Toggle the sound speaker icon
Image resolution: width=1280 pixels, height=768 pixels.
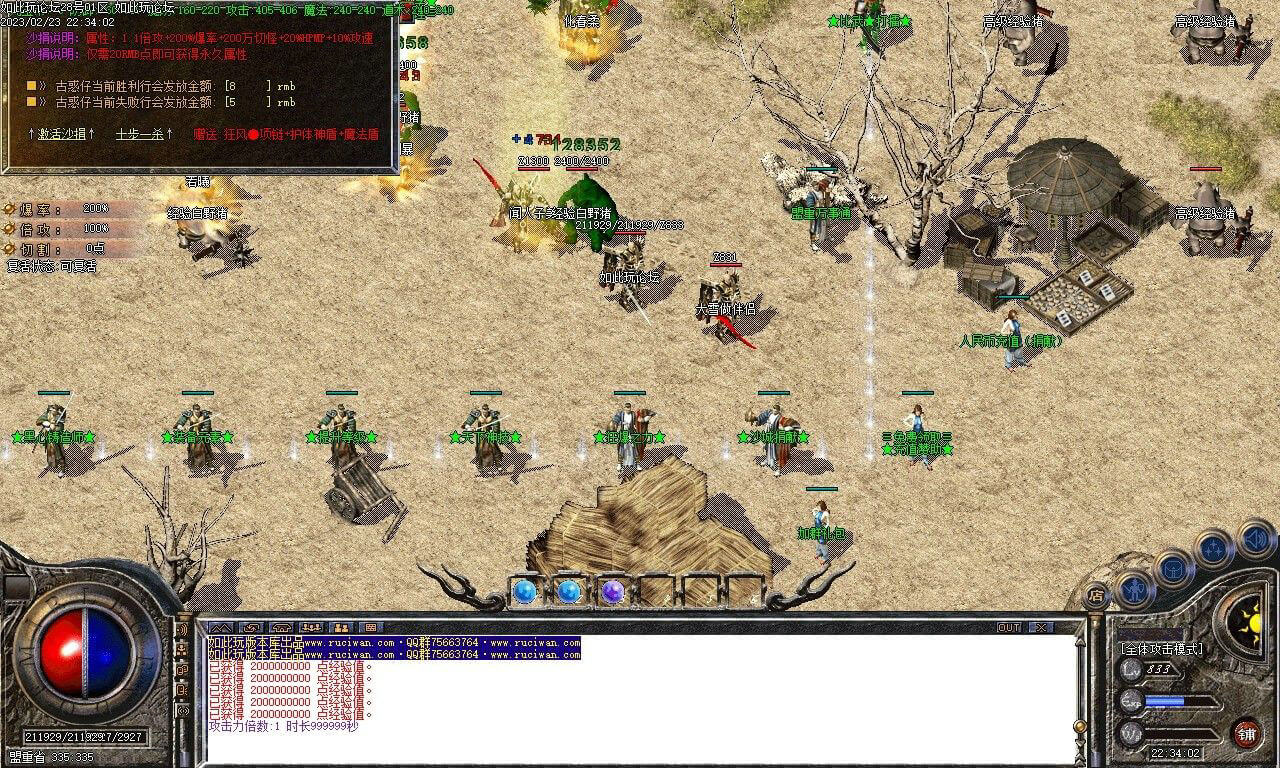point(1255,538)
